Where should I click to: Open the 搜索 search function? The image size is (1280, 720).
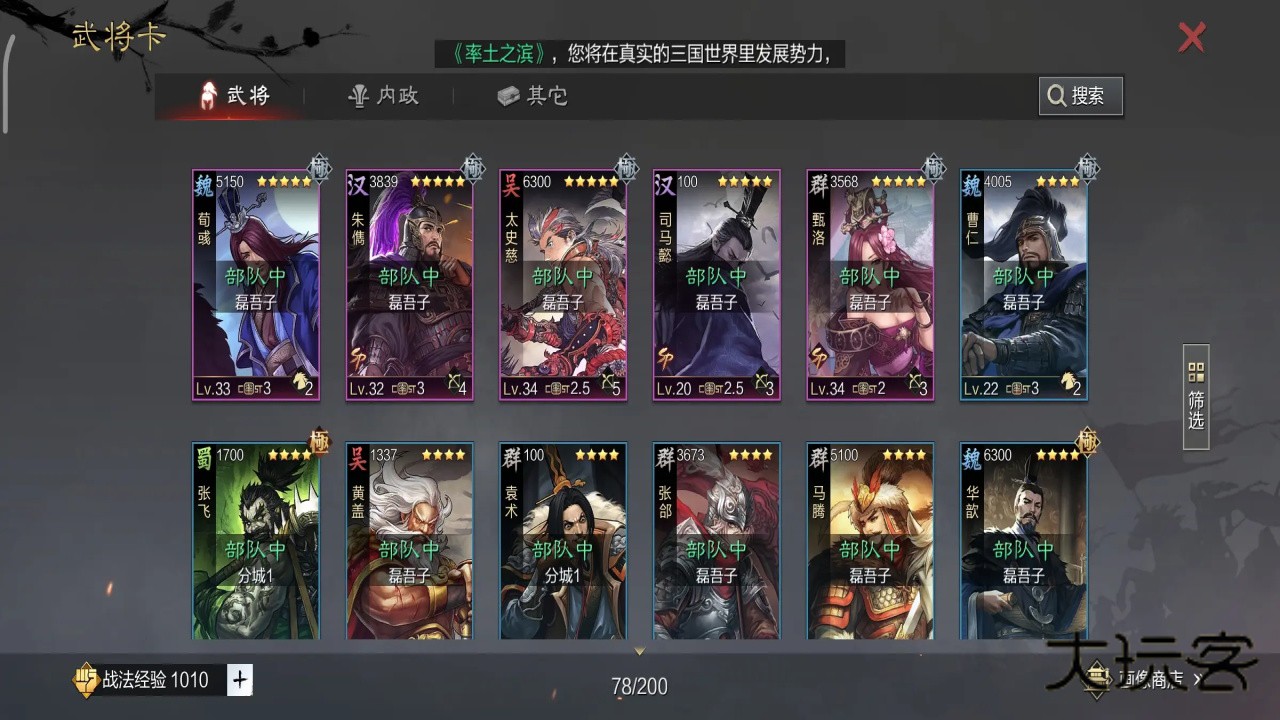[x=1080, y=96]
